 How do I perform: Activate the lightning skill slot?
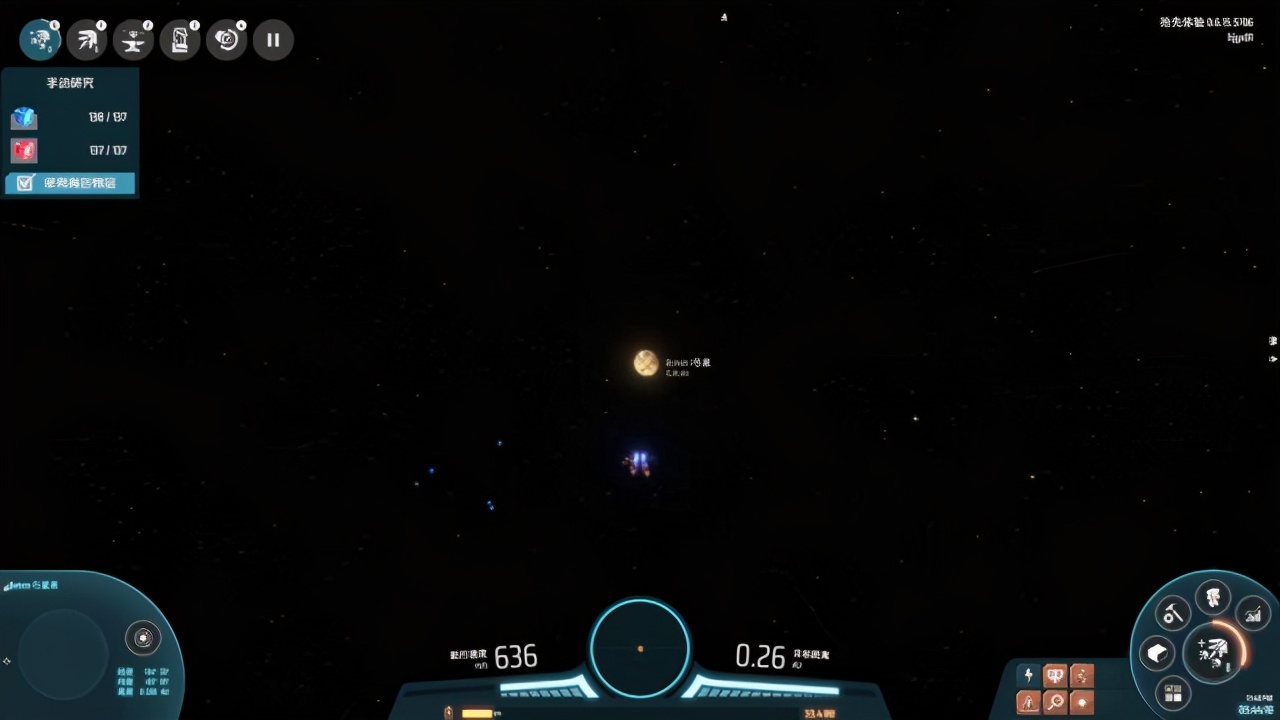[1028, 675]
